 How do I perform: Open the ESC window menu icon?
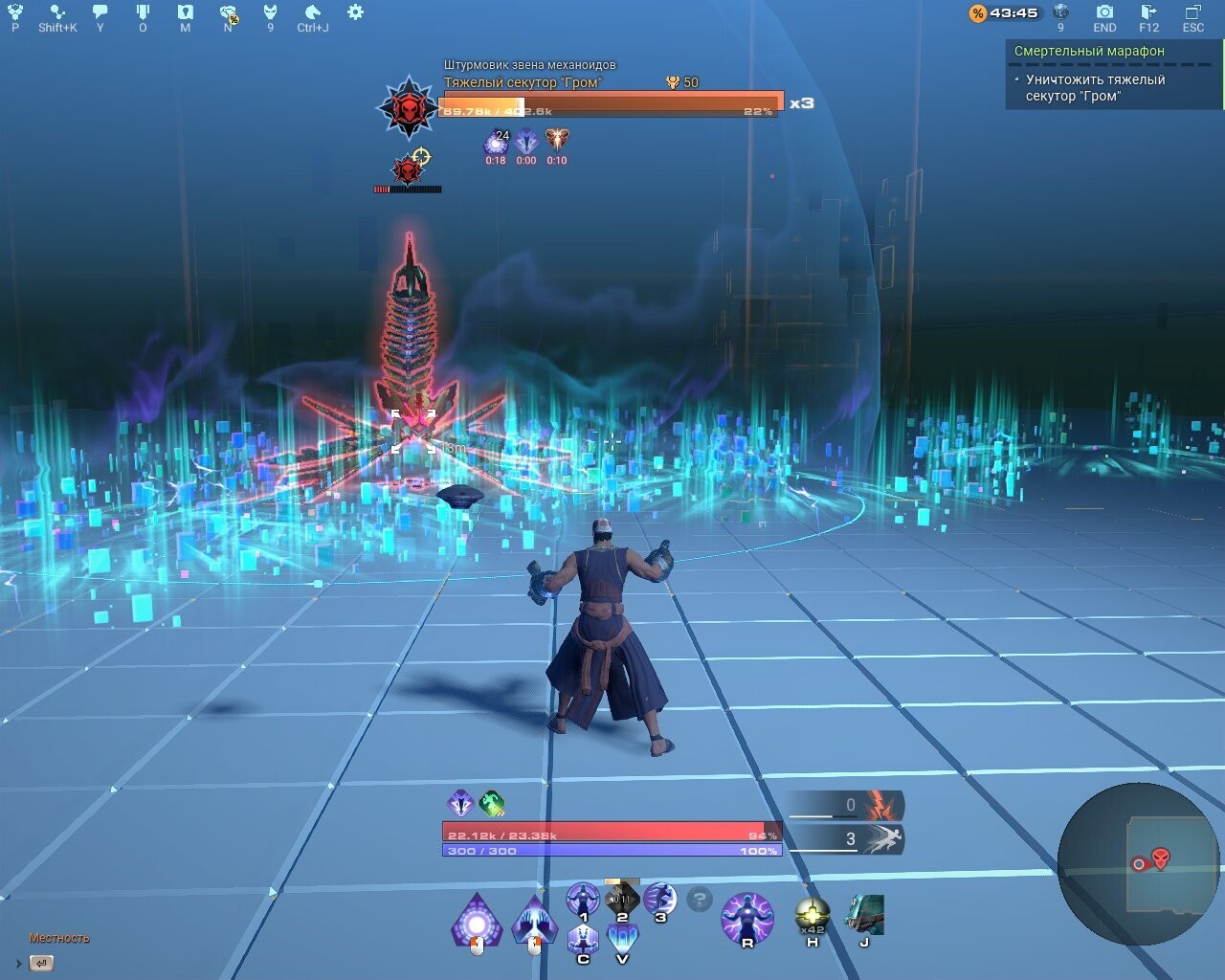point(1192,12)
